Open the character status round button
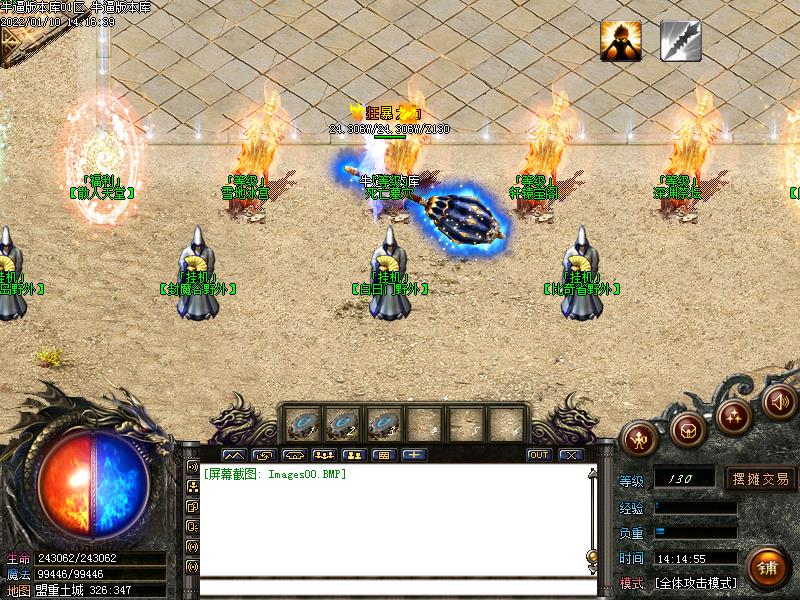 coord(637,437)
